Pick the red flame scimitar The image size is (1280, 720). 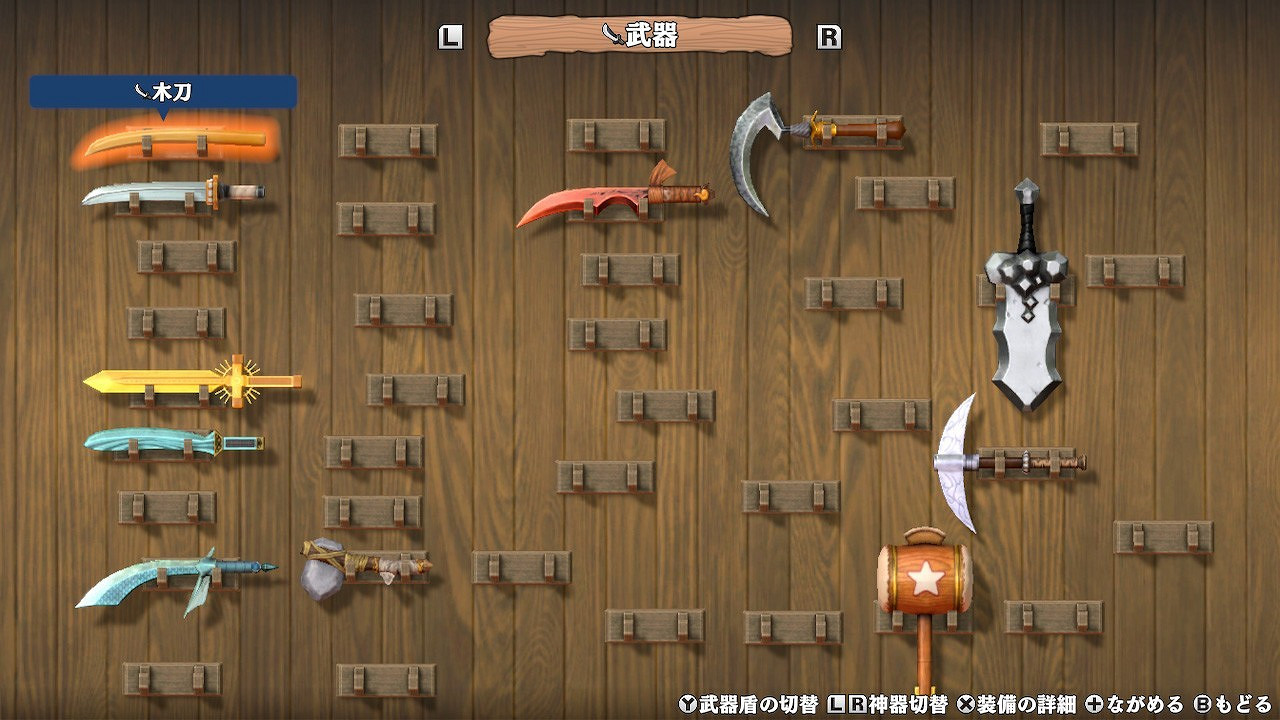610,197
